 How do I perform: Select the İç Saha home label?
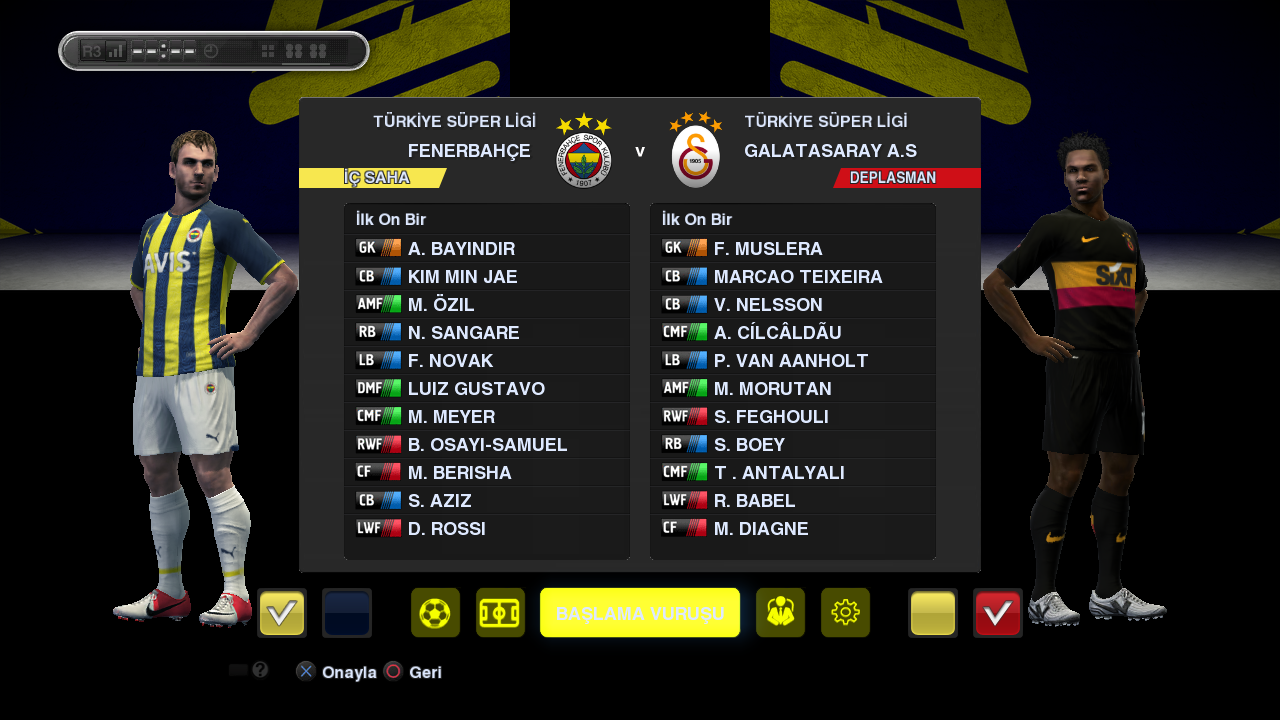tap(376, 178)
